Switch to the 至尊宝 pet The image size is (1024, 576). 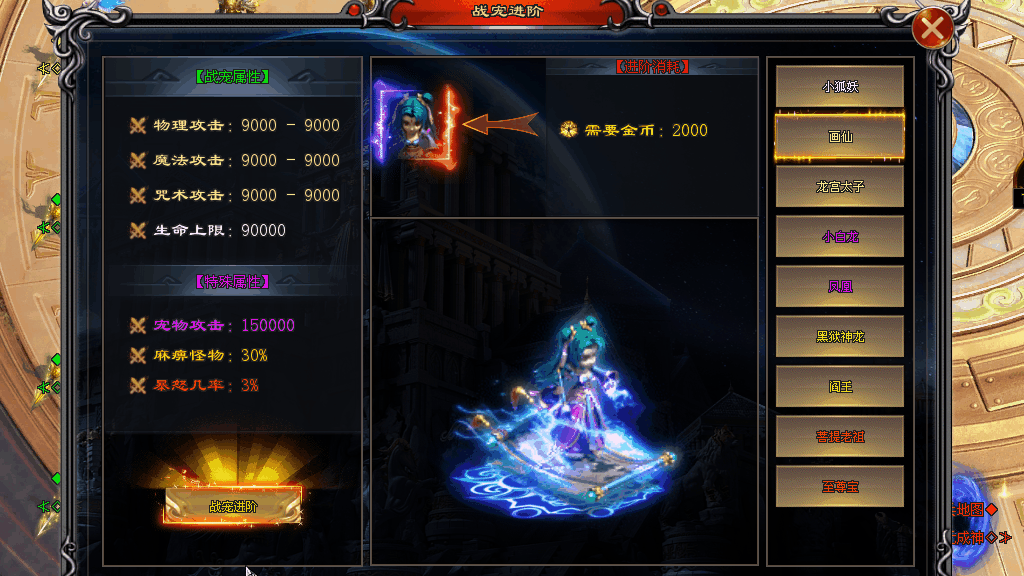pyautogui.click(x=840, y=486)
